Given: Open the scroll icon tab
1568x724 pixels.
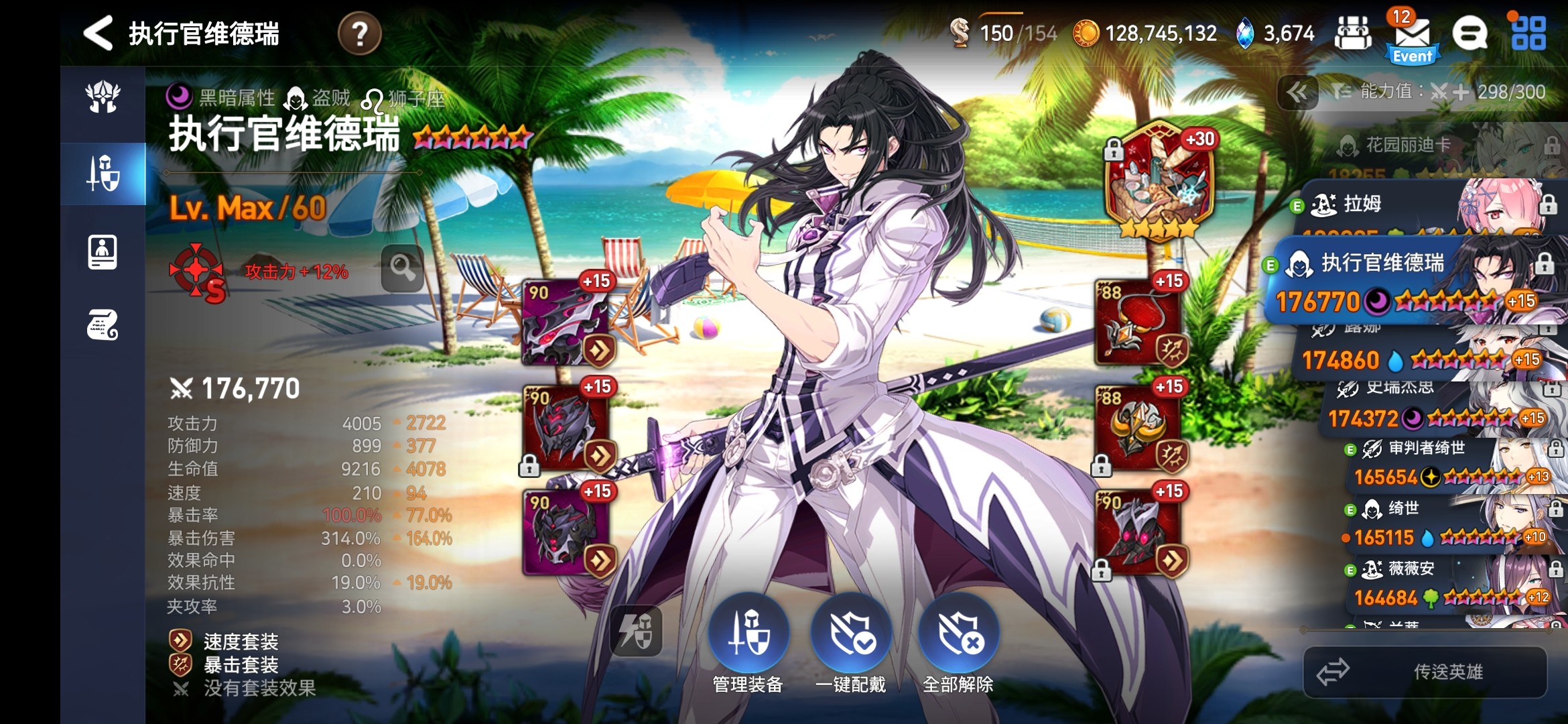Looking at the screenshot, I should (x=103, y=325).
